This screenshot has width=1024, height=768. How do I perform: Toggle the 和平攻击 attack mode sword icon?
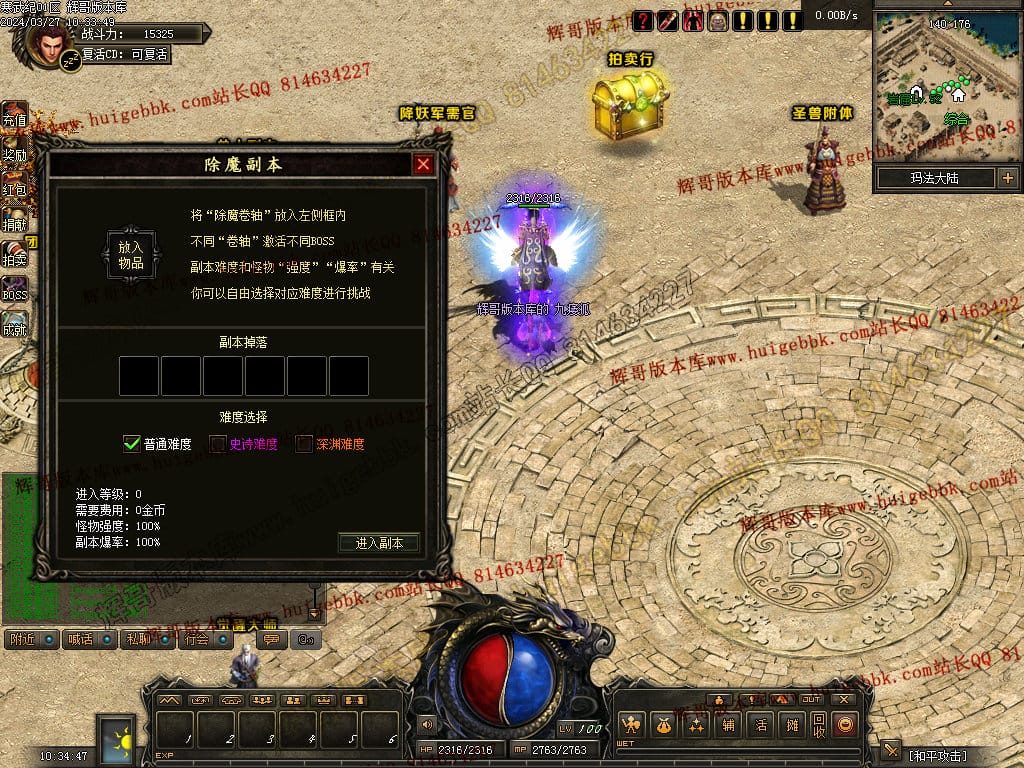tap(890, 752)
